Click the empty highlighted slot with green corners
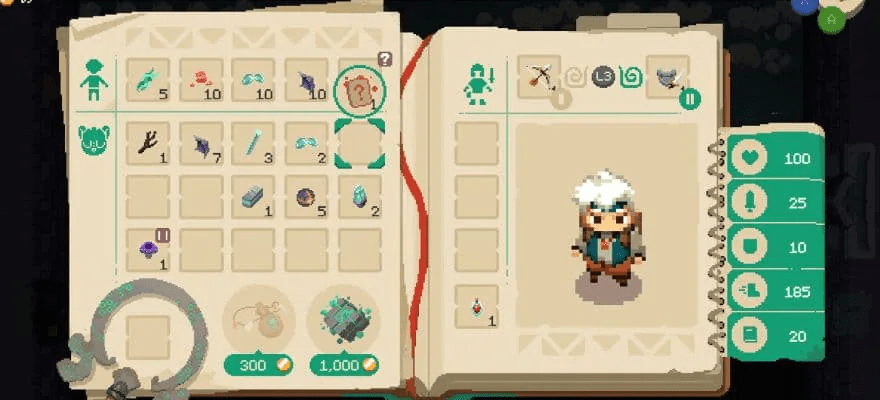The height and width of the screenshot is (400, 880). coord(359,143)
